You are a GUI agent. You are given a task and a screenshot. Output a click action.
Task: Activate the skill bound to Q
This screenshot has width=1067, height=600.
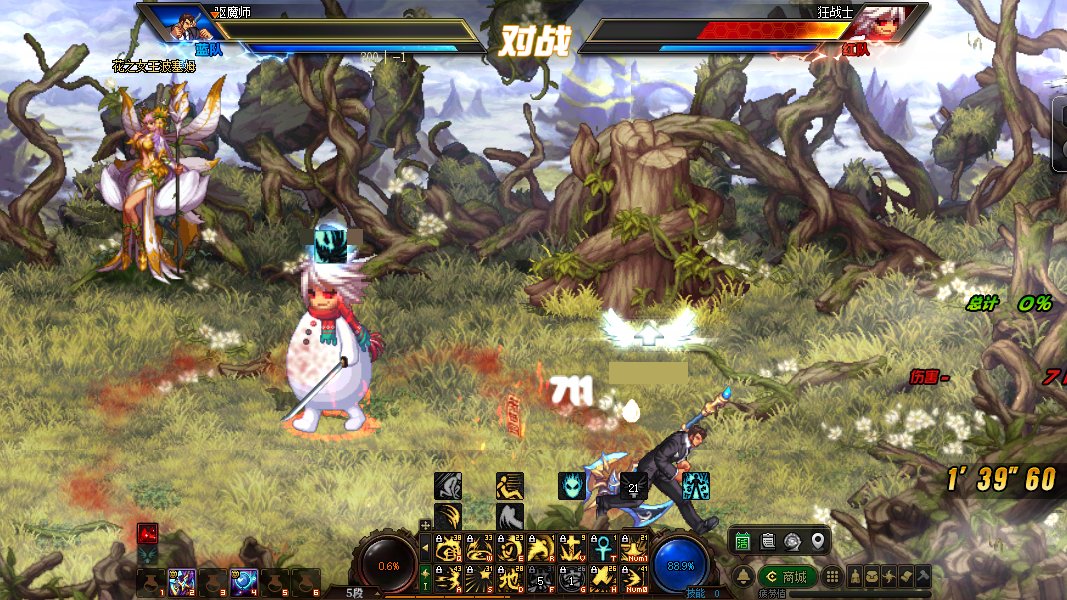(x=447, y=547)
